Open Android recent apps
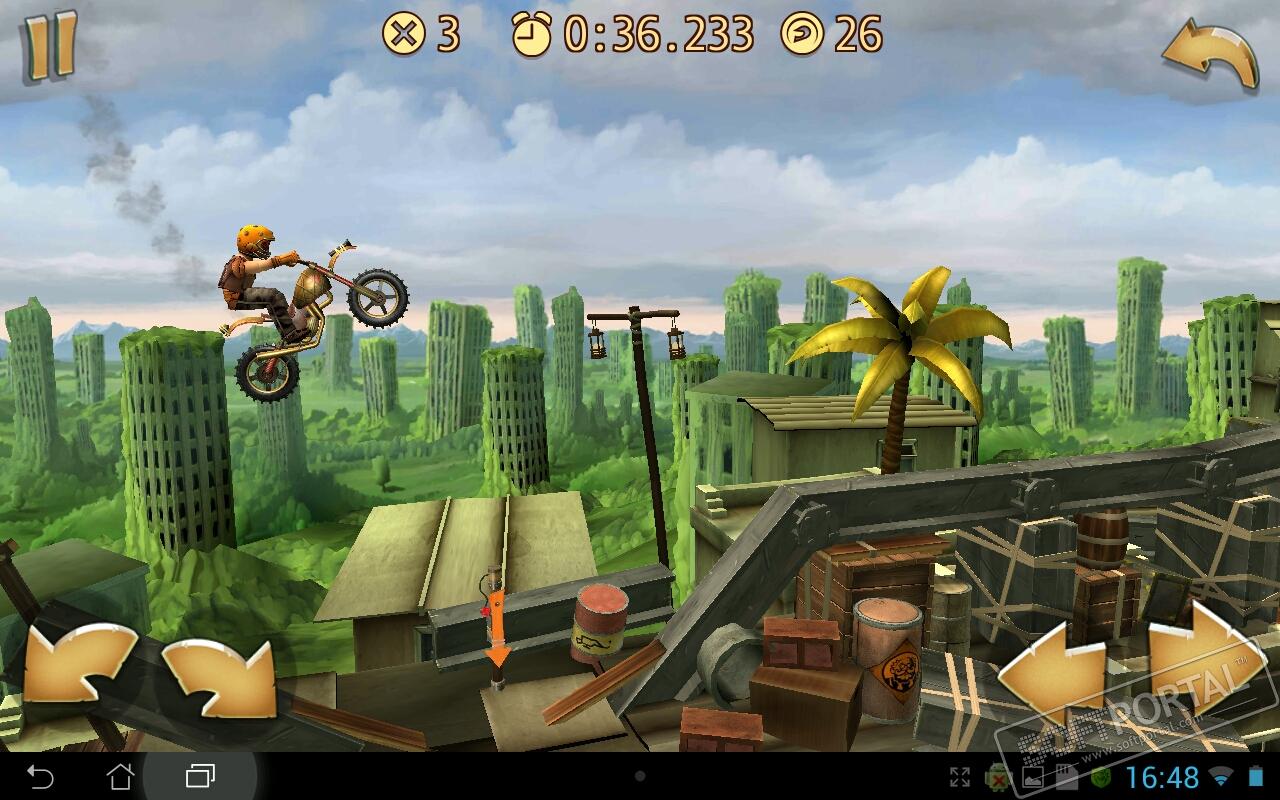 click(200, 776)
